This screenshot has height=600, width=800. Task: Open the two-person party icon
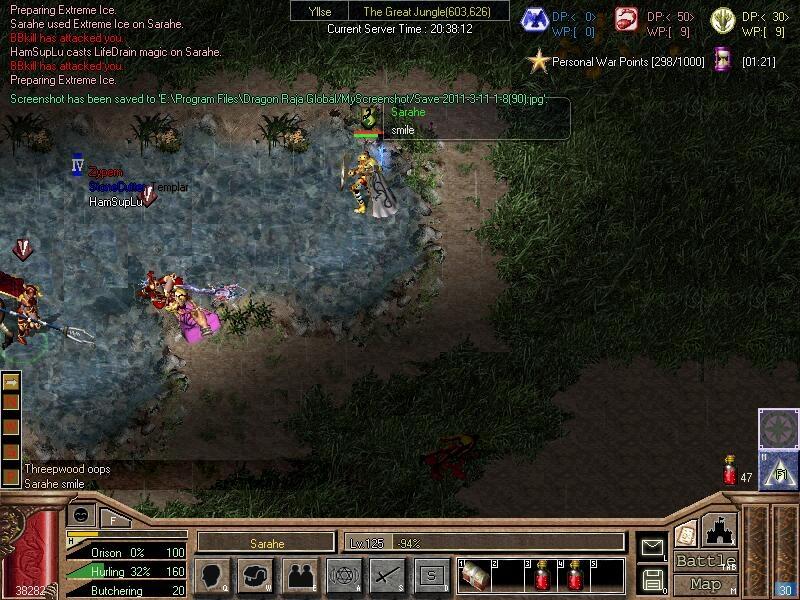coord(299,575)
